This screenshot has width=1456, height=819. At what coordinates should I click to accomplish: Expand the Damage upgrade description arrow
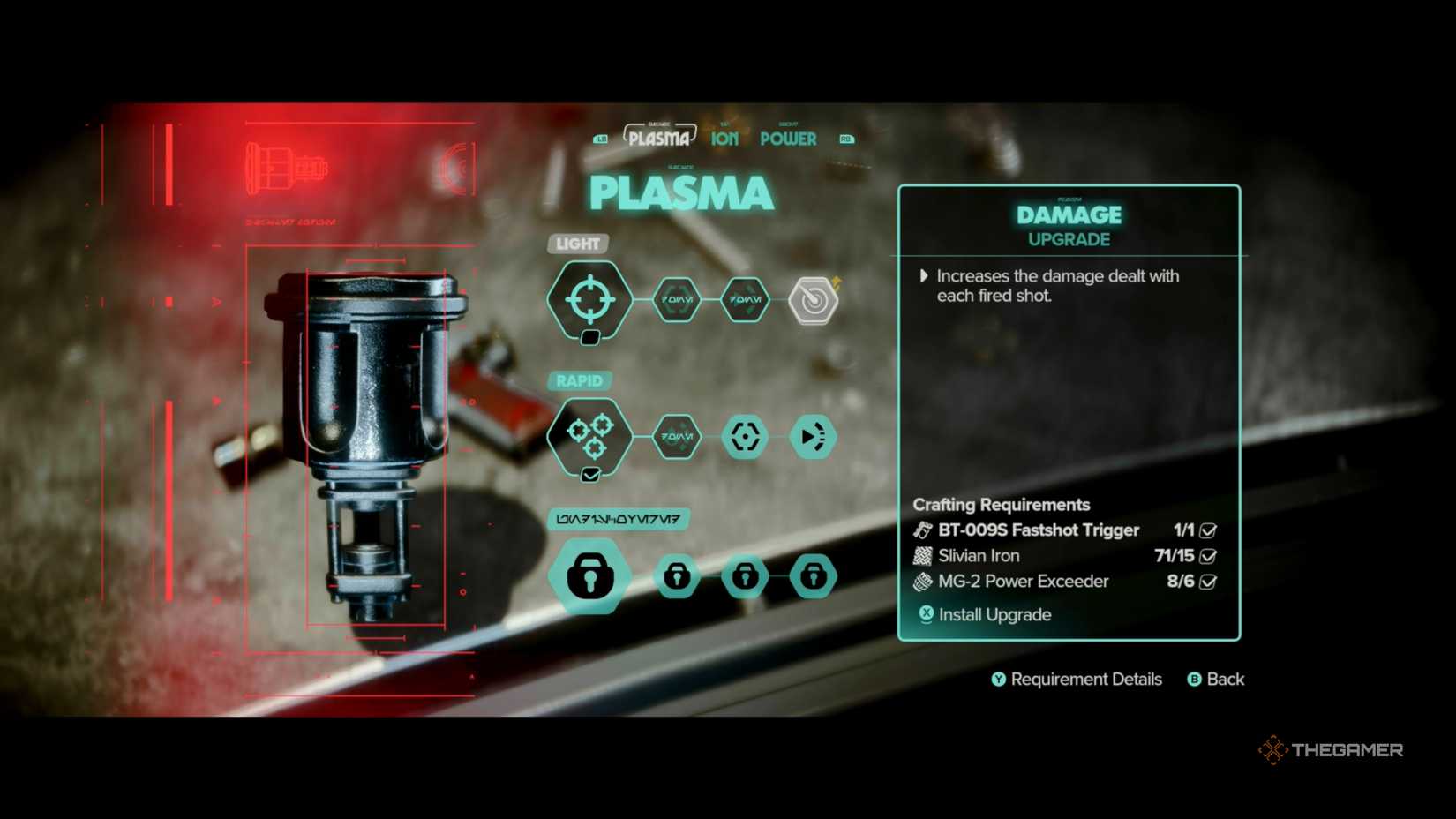tap(924, 275)
